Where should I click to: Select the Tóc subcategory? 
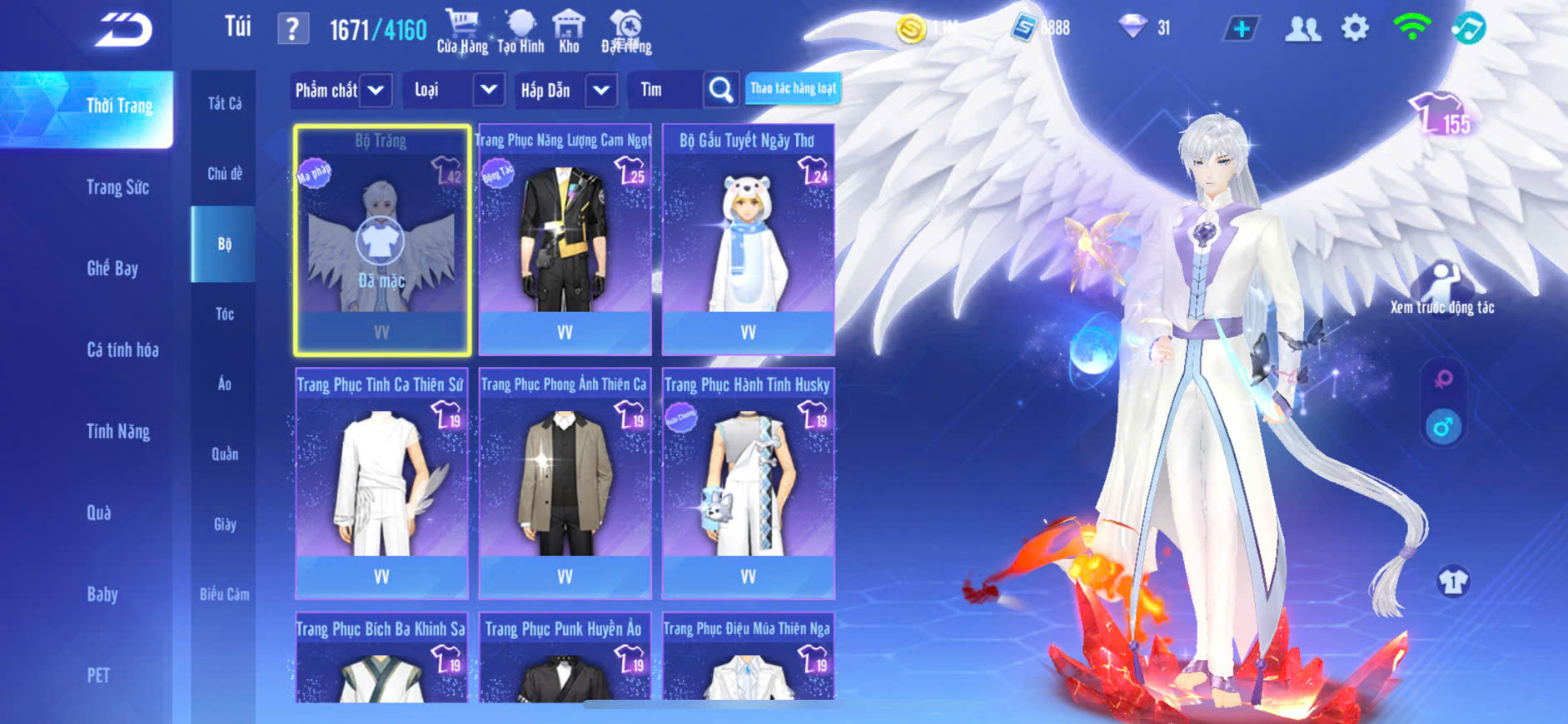[x=224, y=314]
